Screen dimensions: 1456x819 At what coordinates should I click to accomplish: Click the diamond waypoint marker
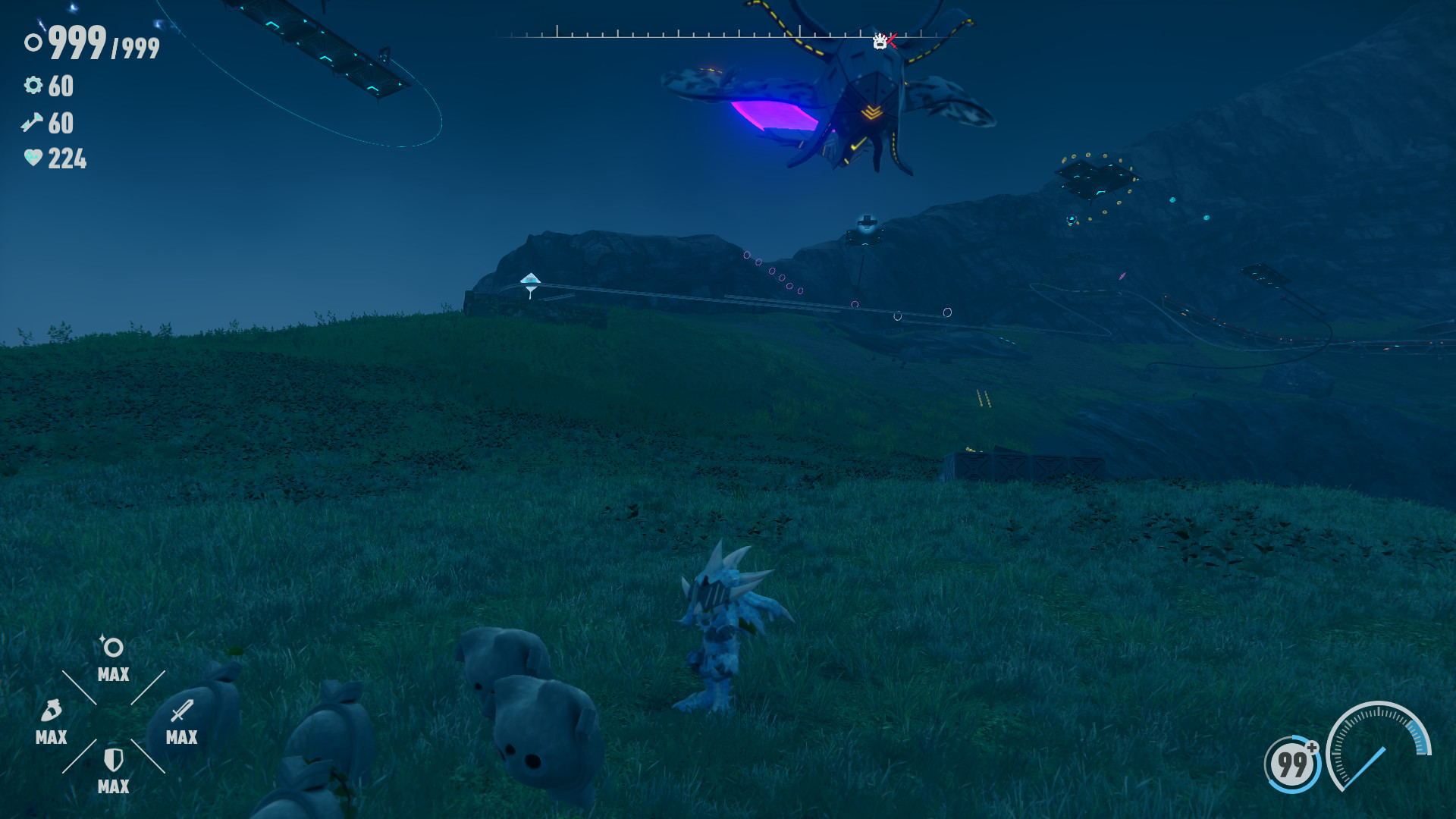point(530,282)
